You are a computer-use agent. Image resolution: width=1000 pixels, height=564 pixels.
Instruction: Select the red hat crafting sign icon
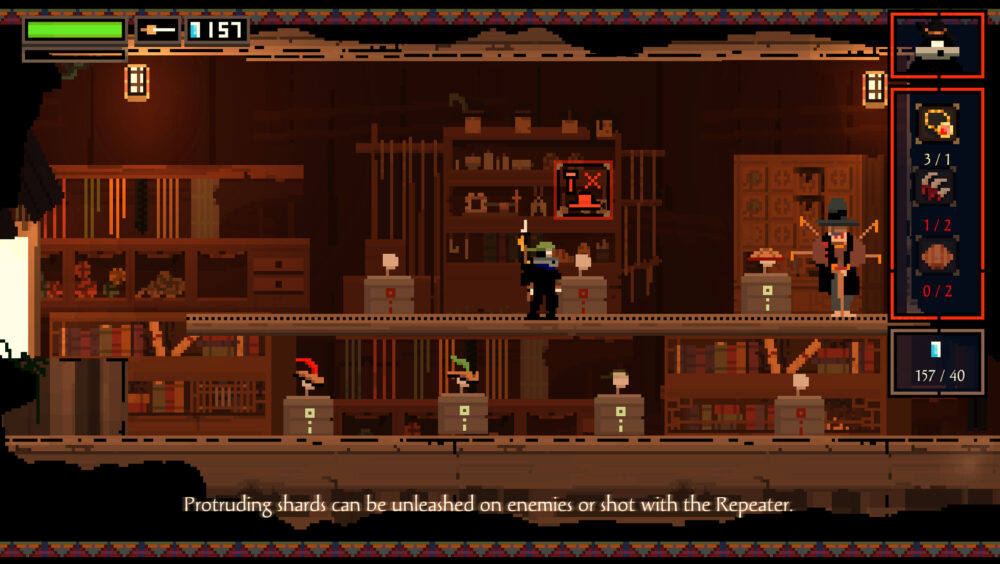[x=583, y=190]
